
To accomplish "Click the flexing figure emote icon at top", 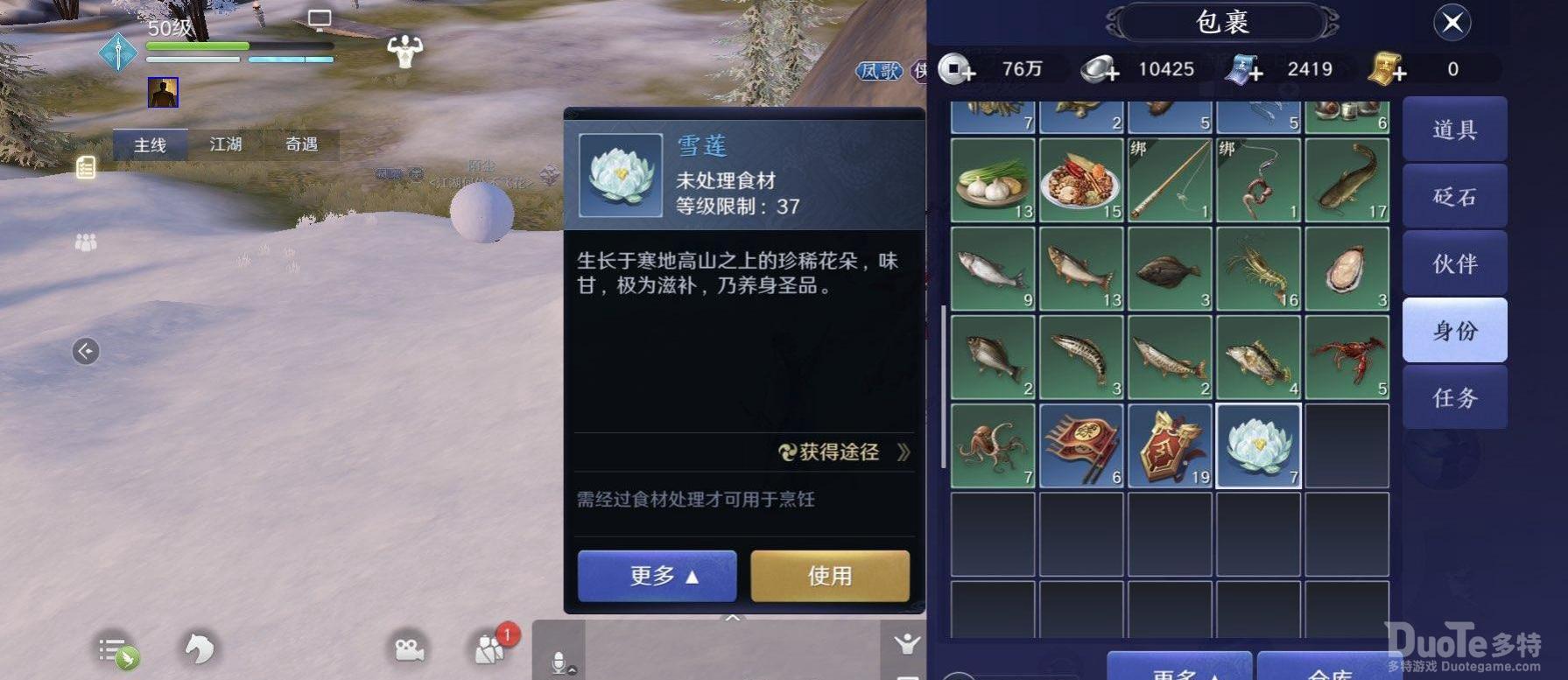I will (x=405, y=53).
